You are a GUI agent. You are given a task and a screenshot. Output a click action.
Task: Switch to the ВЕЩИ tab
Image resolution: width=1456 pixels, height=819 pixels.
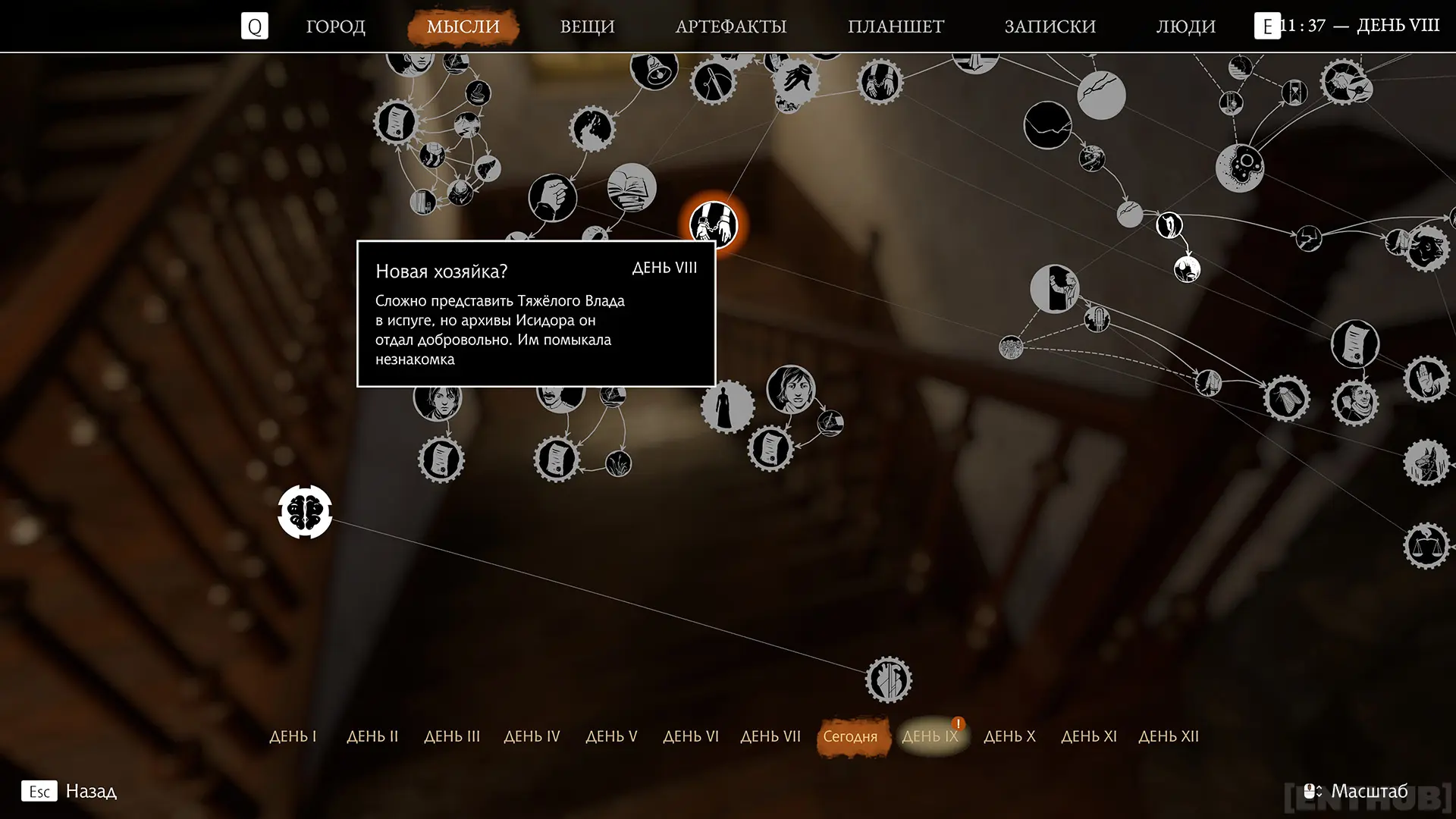[x=587, y=27]
